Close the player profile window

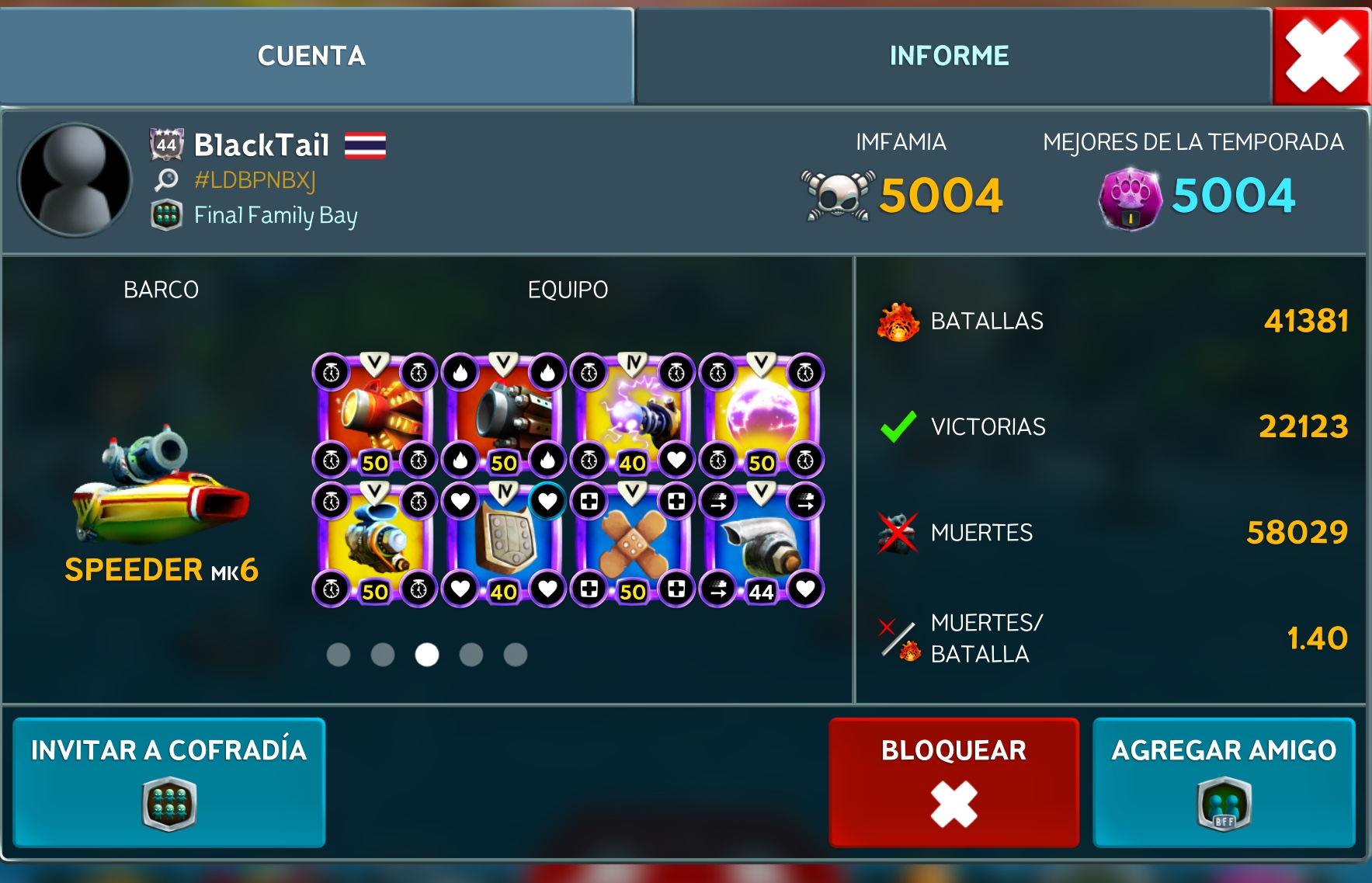pyautogui.click(x=1322, y=56)
